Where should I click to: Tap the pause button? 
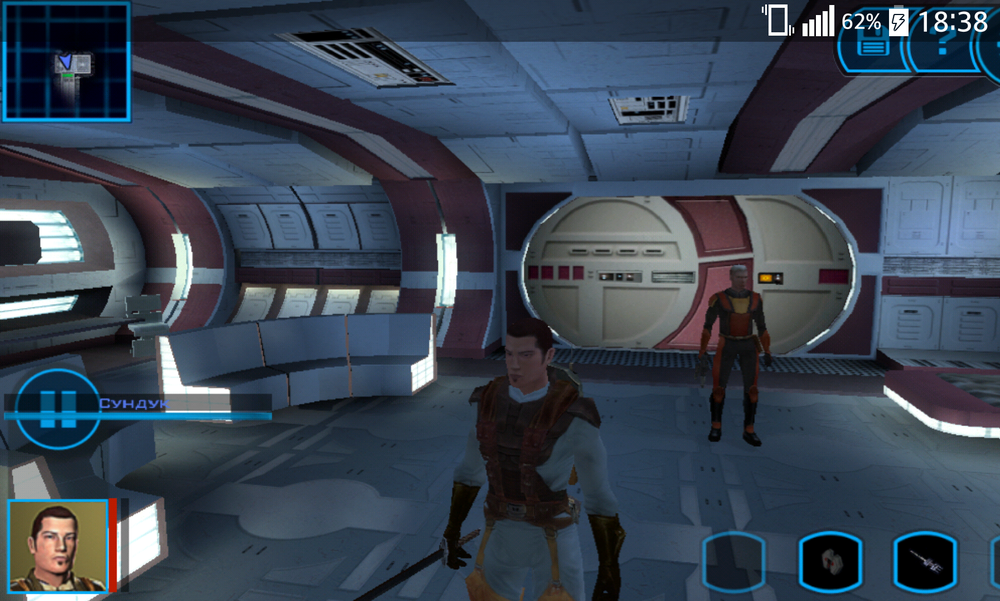[x=57, y=409]
